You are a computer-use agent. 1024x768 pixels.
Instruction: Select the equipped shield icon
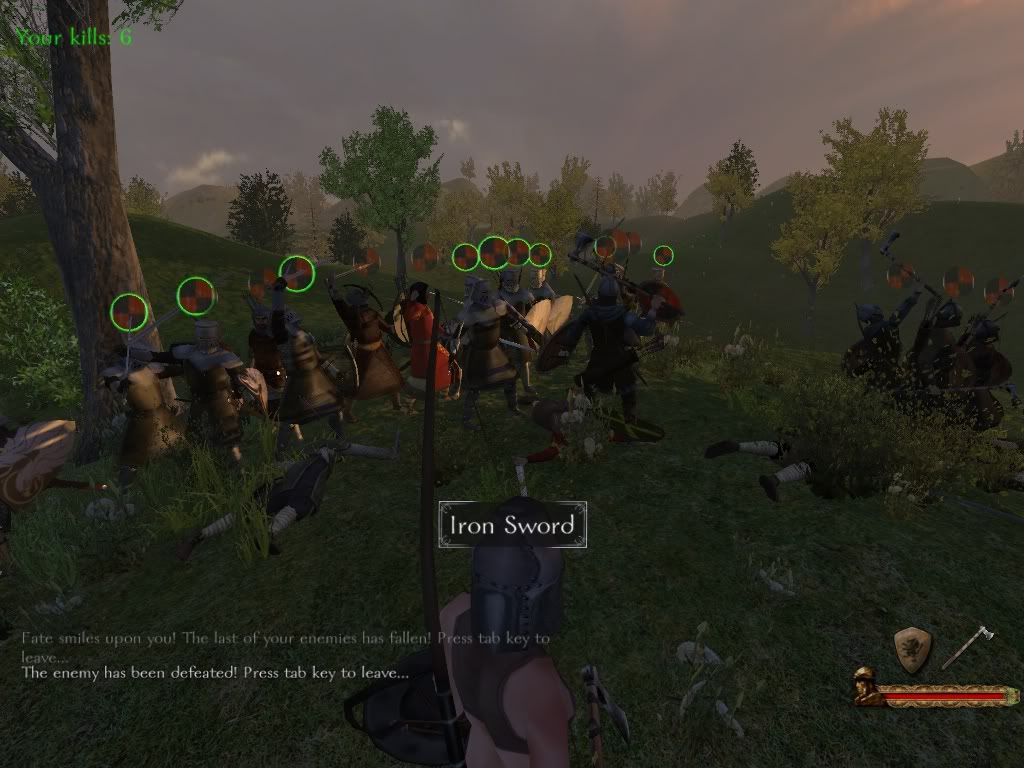pyautogui.click(x=912, y=647)
